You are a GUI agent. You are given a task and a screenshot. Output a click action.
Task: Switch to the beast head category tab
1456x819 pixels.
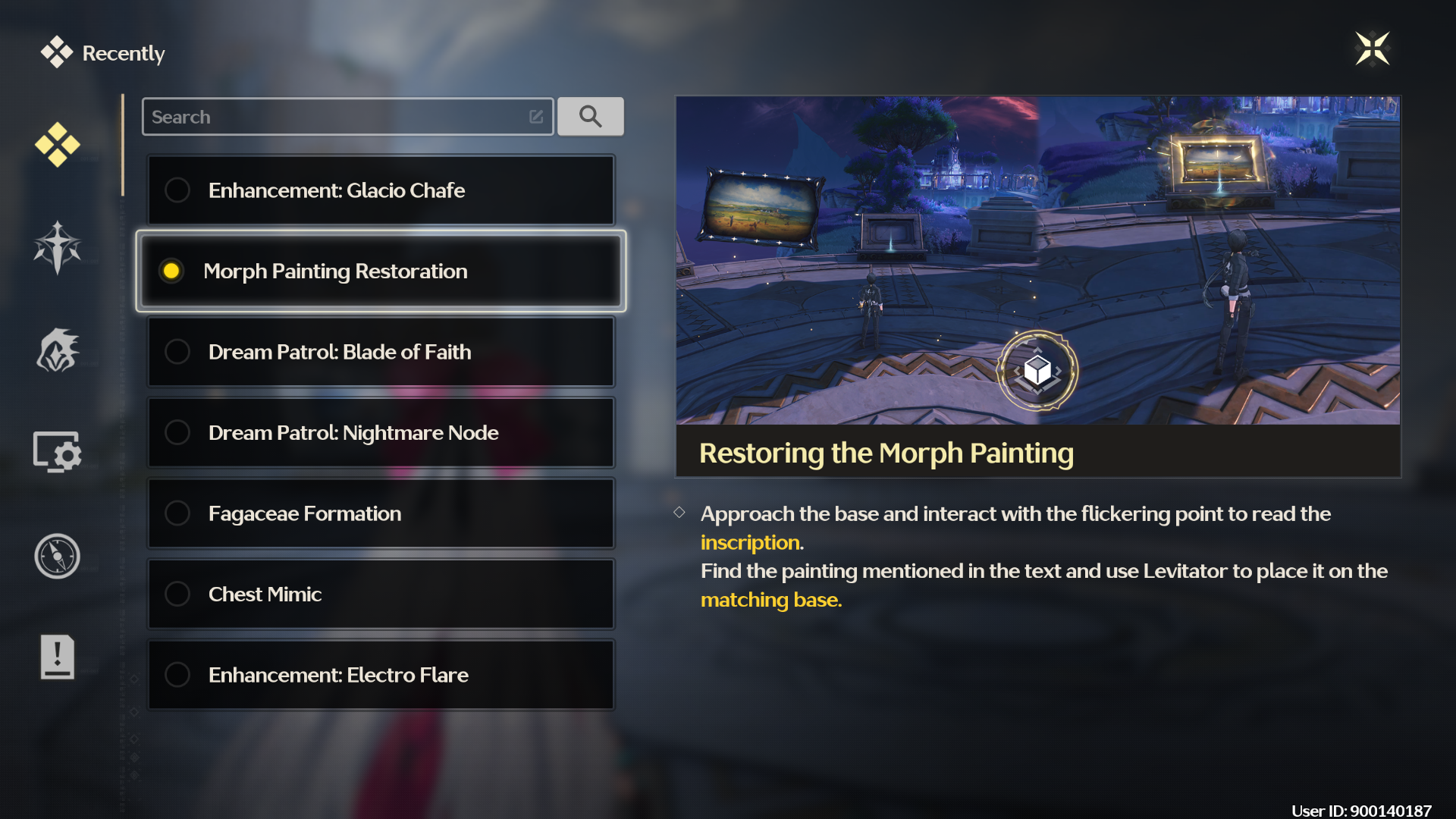click(x=58, y=350)
